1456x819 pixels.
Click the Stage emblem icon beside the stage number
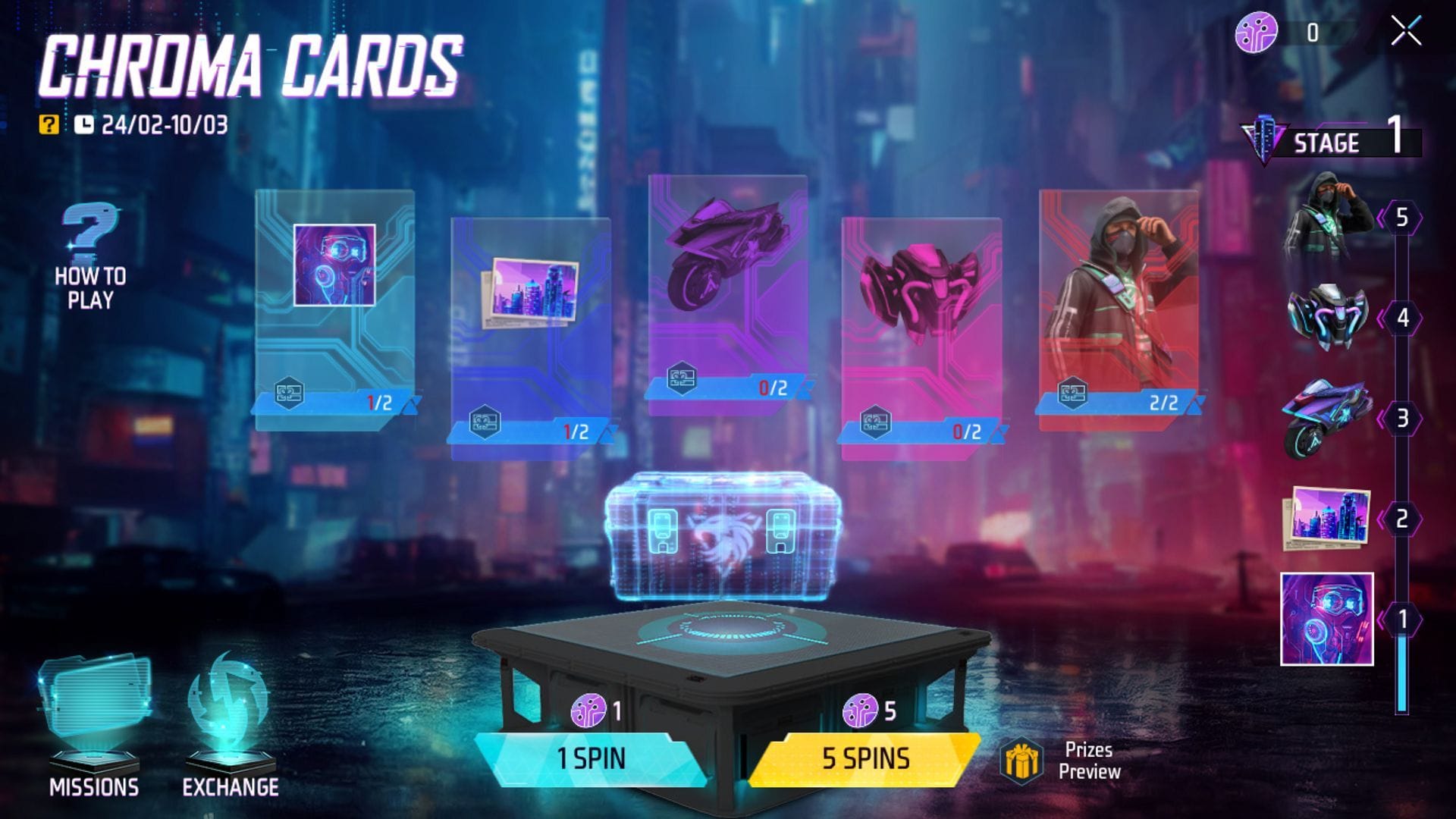[x=1263, y=140]
